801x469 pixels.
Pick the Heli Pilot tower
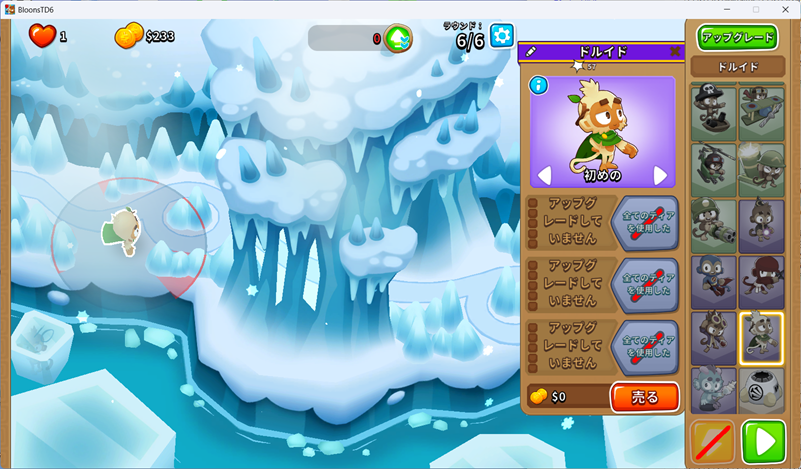pyautogui.click(x=713, y=169)
